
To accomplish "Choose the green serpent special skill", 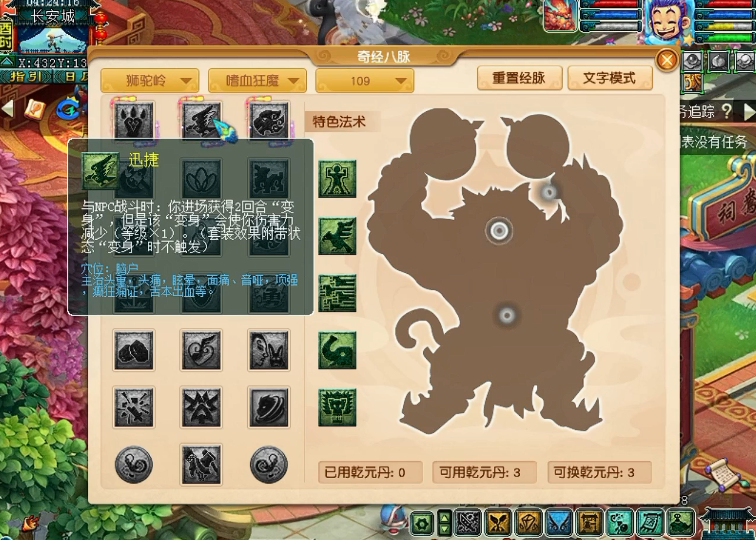I will [x=337, y=350].
